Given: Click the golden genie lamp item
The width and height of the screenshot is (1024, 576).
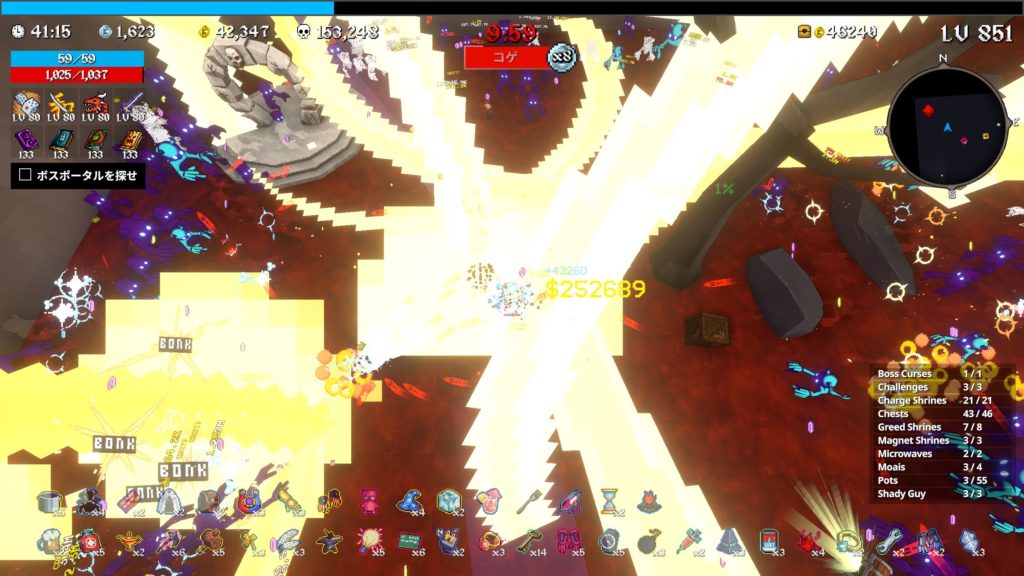Looking at the screenshot, I should [x=128, y=542].
